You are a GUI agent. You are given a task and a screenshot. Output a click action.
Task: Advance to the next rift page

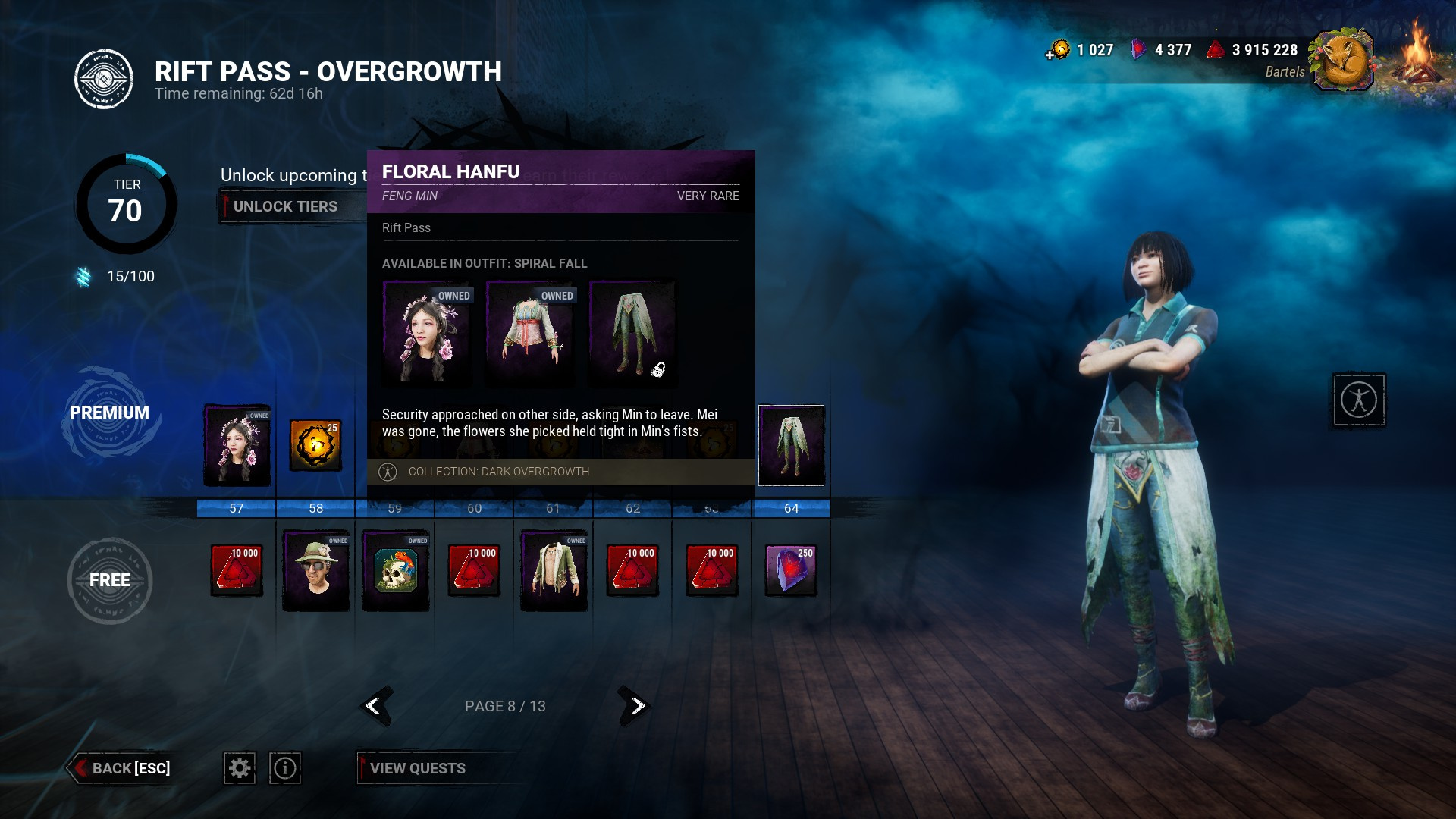tap(636, 706)
